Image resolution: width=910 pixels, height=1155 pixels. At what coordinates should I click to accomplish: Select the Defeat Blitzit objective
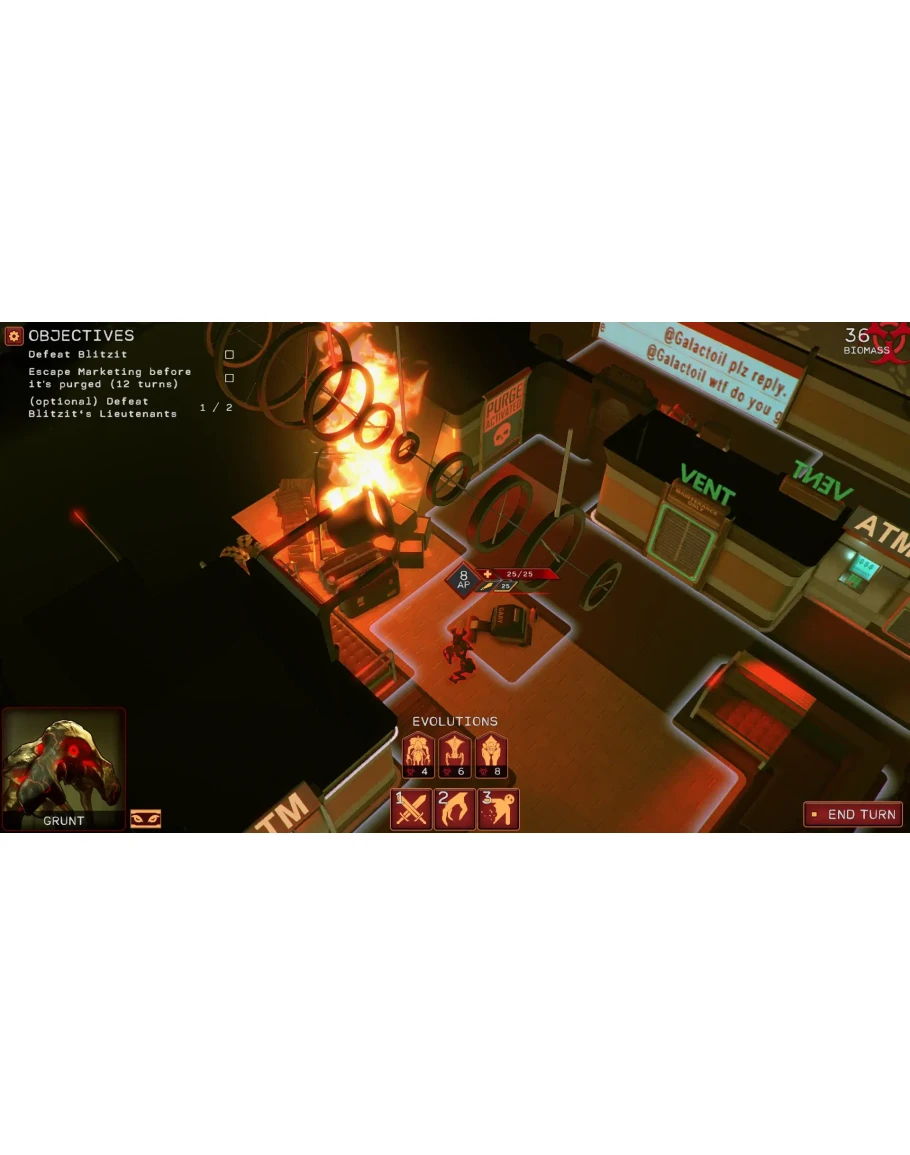(63, 355)
